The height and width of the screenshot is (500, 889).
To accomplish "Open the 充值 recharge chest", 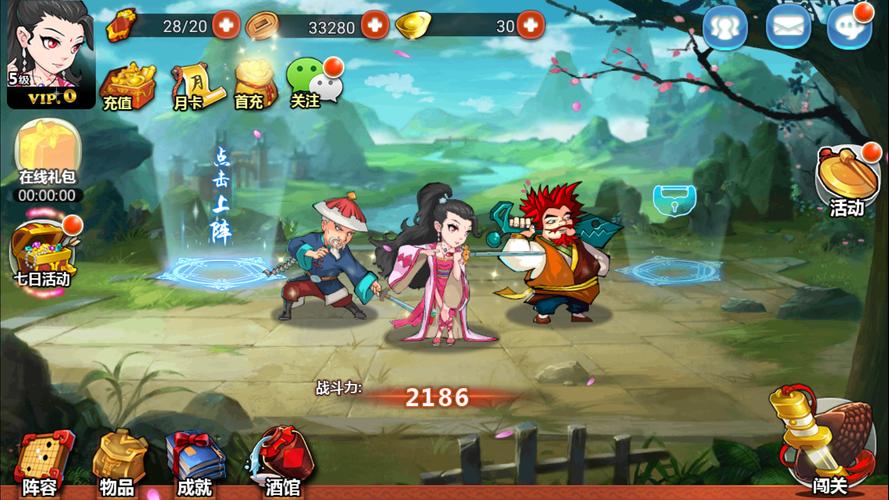I will [126, 85].
